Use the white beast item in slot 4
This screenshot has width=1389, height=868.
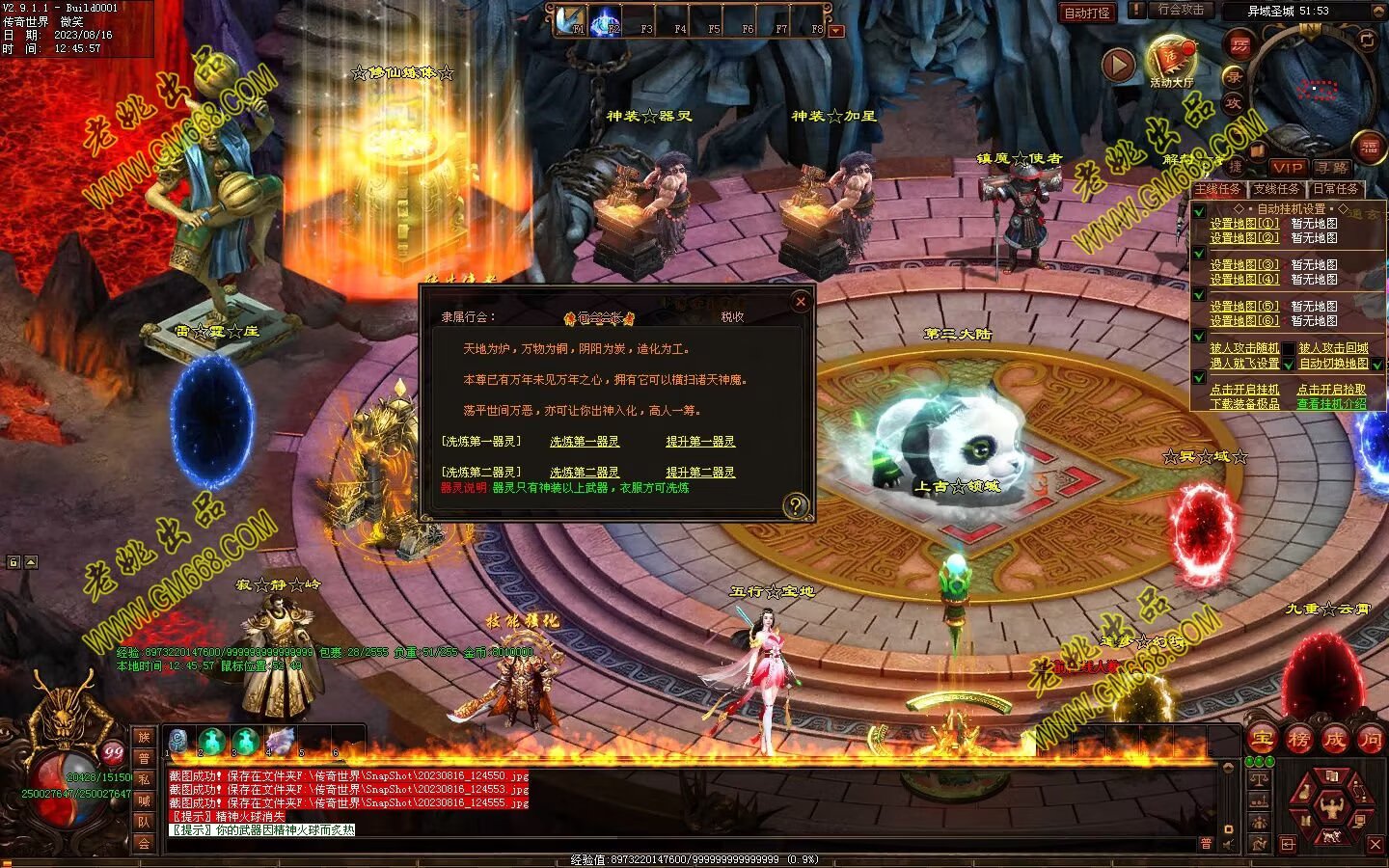pyautogui.click(x=280, y=741)
